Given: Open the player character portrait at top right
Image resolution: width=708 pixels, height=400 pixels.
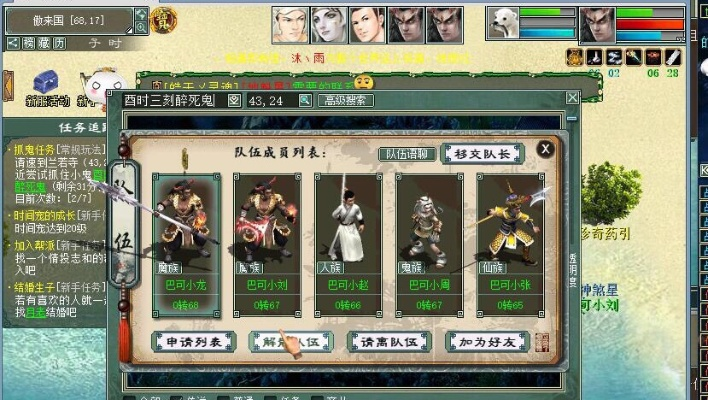Looking at the screenshot, I should [597, 24].
